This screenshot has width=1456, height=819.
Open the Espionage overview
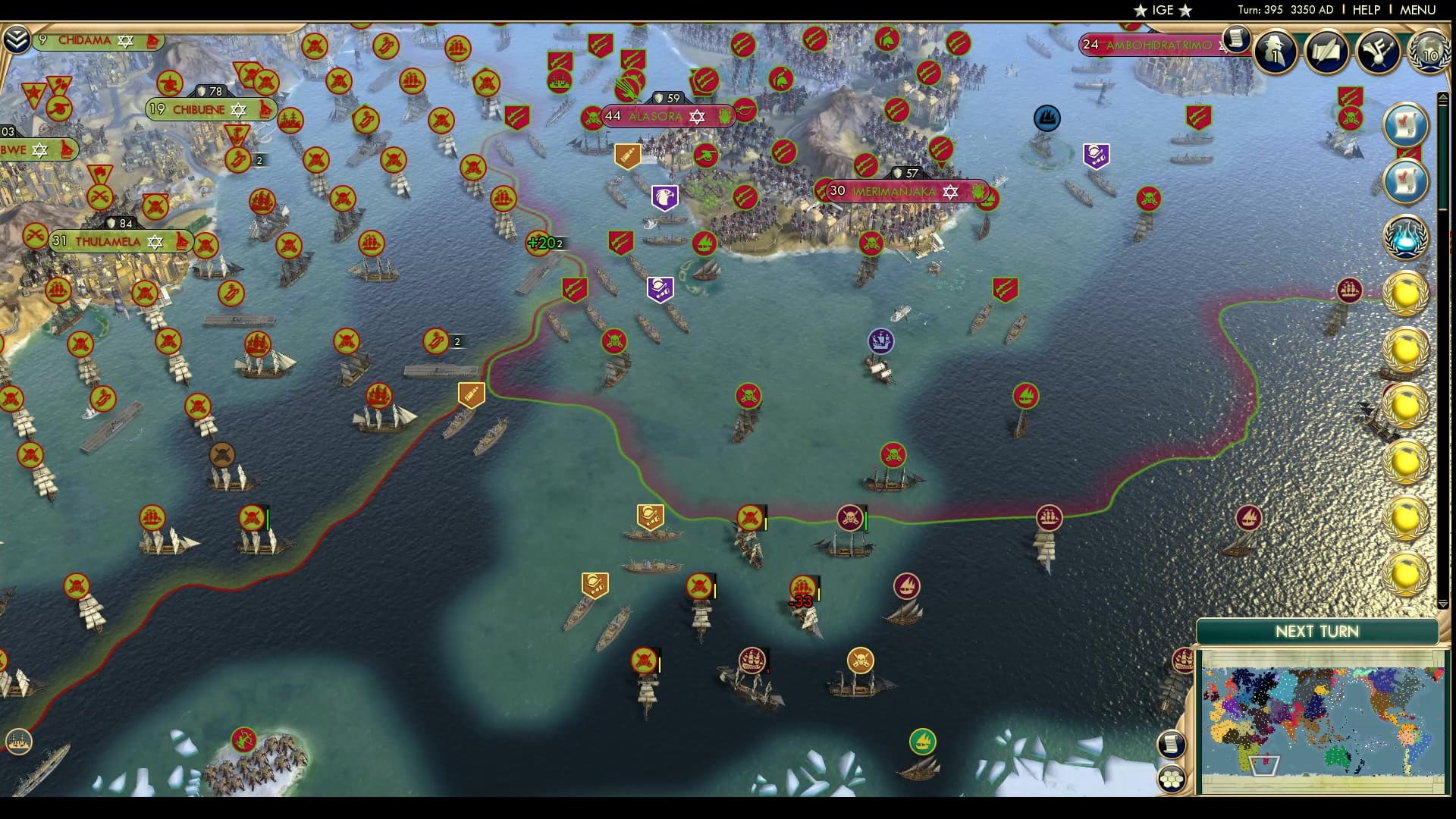click(x=1276, y=52)
